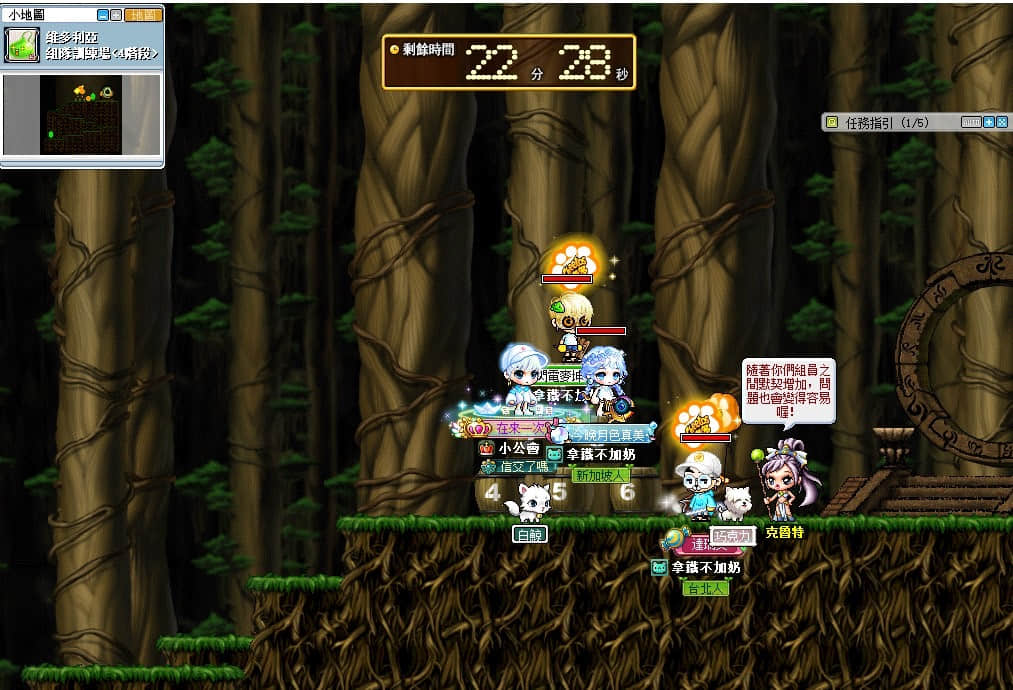Click the yellow icon beside 任務指引

pos(831,122)
